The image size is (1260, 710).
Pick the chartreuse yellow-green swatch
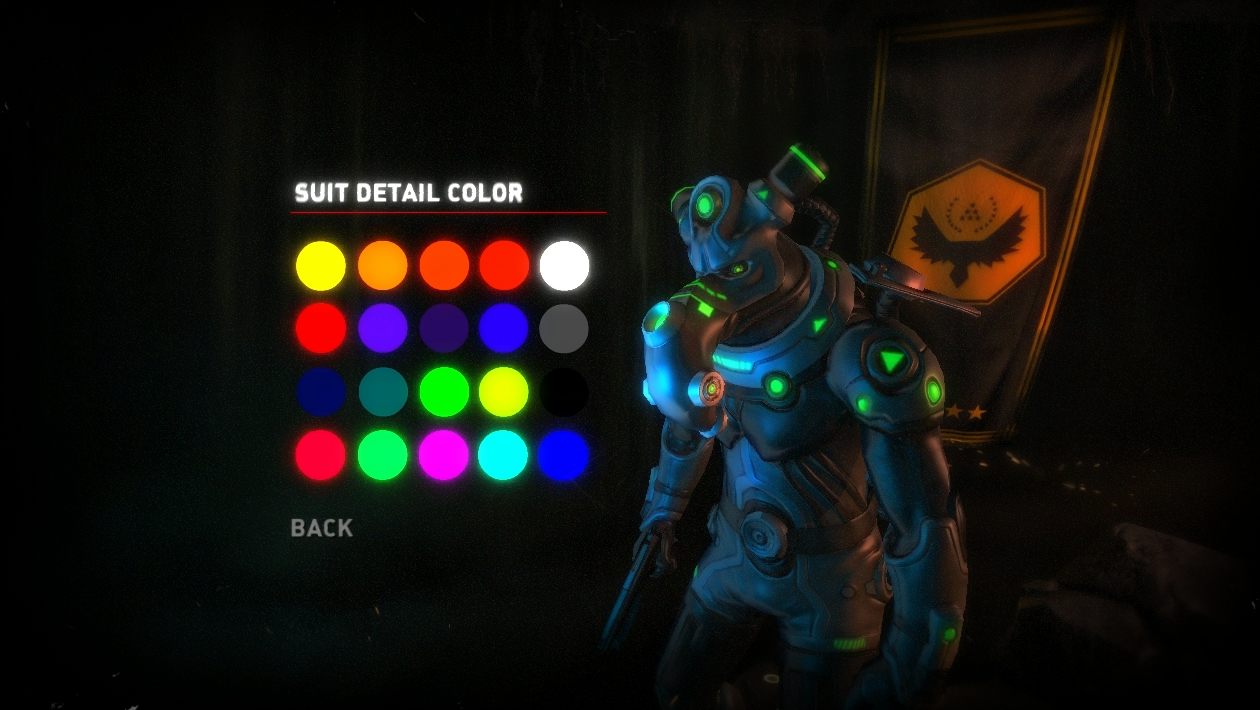click(x=503, y=392)
